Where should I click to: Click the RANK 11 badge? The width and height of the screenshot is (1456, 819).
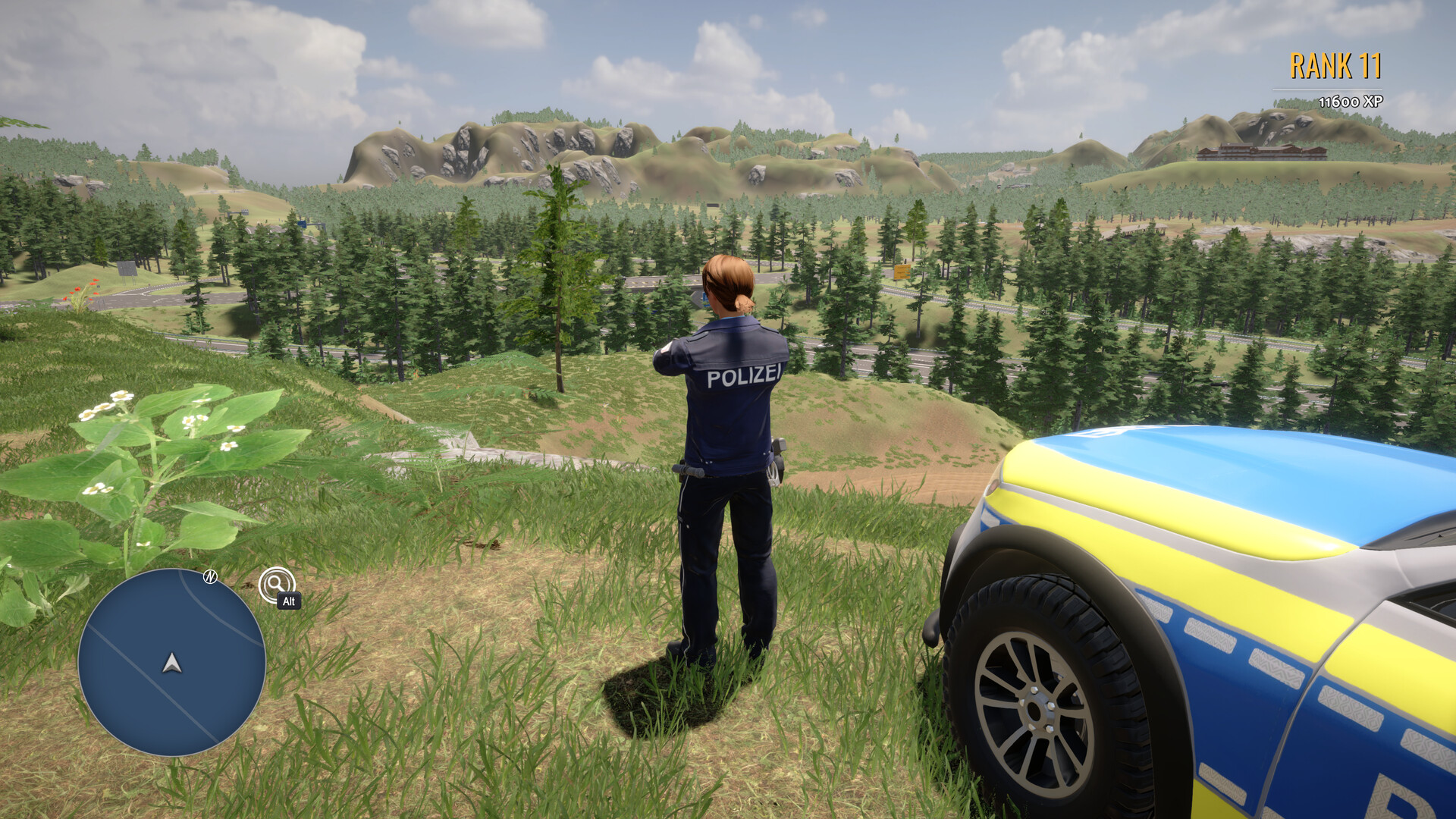point(1338,67)
